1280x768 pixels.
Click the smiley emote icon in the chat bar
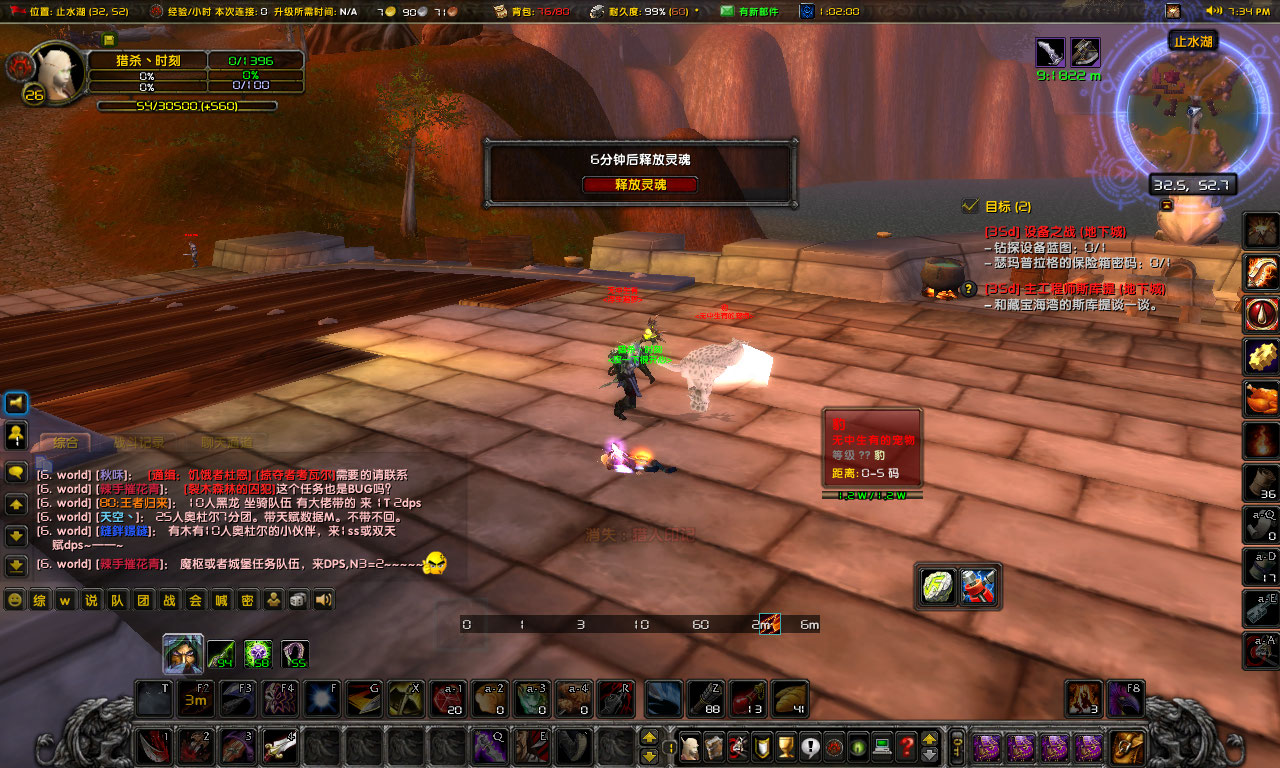pyautogui.click(x=14, y=600)
